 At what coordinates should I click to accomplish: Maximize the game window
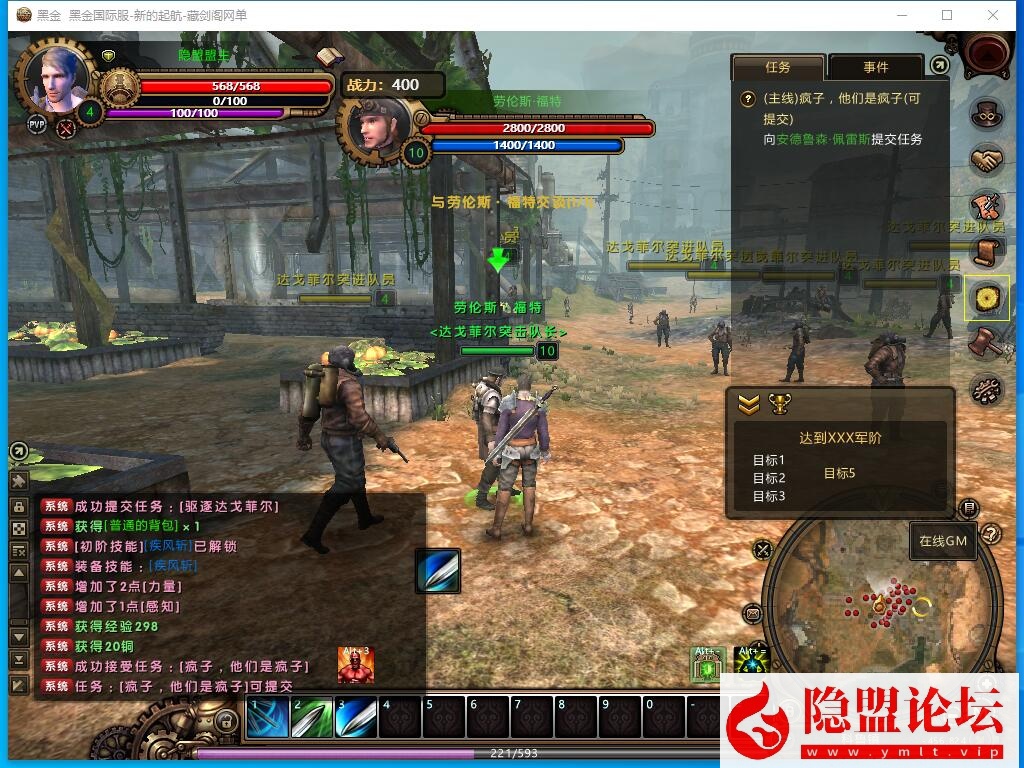(947, 15)
